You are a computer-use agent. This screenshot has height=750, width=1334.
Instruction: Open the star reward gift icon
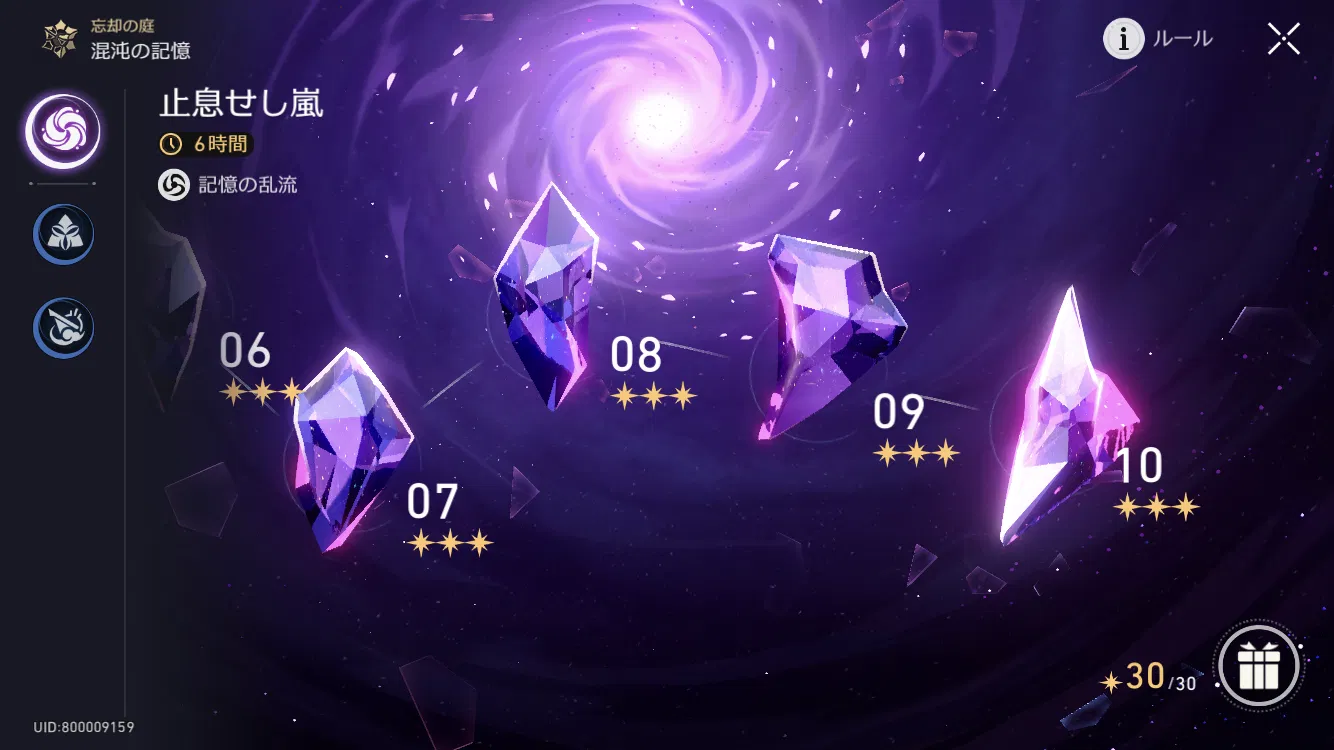1259,667
